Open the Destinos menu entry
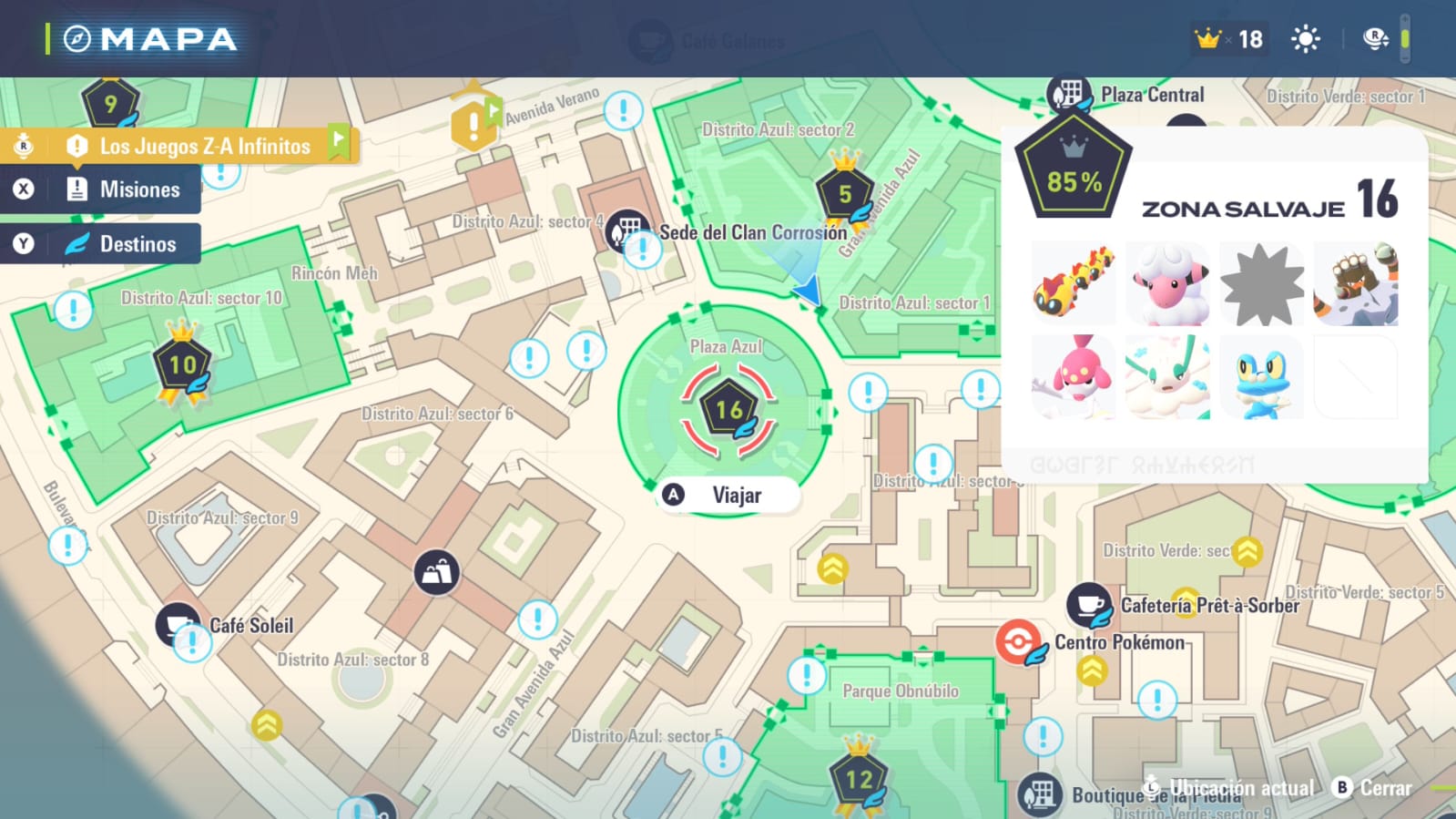Image resolution: width=1456 pixels, height=819 pixels. [137, 244]
